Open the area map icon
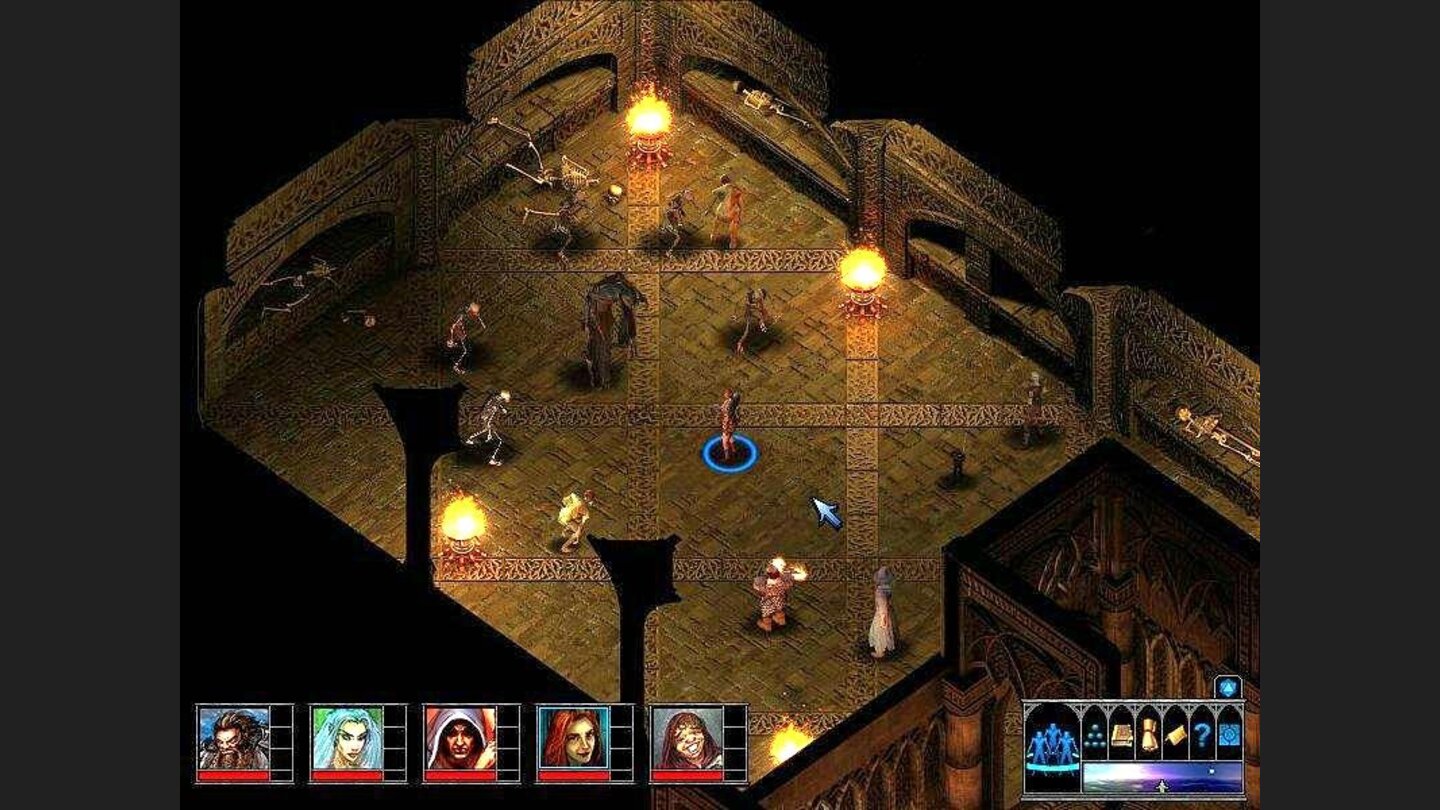 click(1228, 734)
